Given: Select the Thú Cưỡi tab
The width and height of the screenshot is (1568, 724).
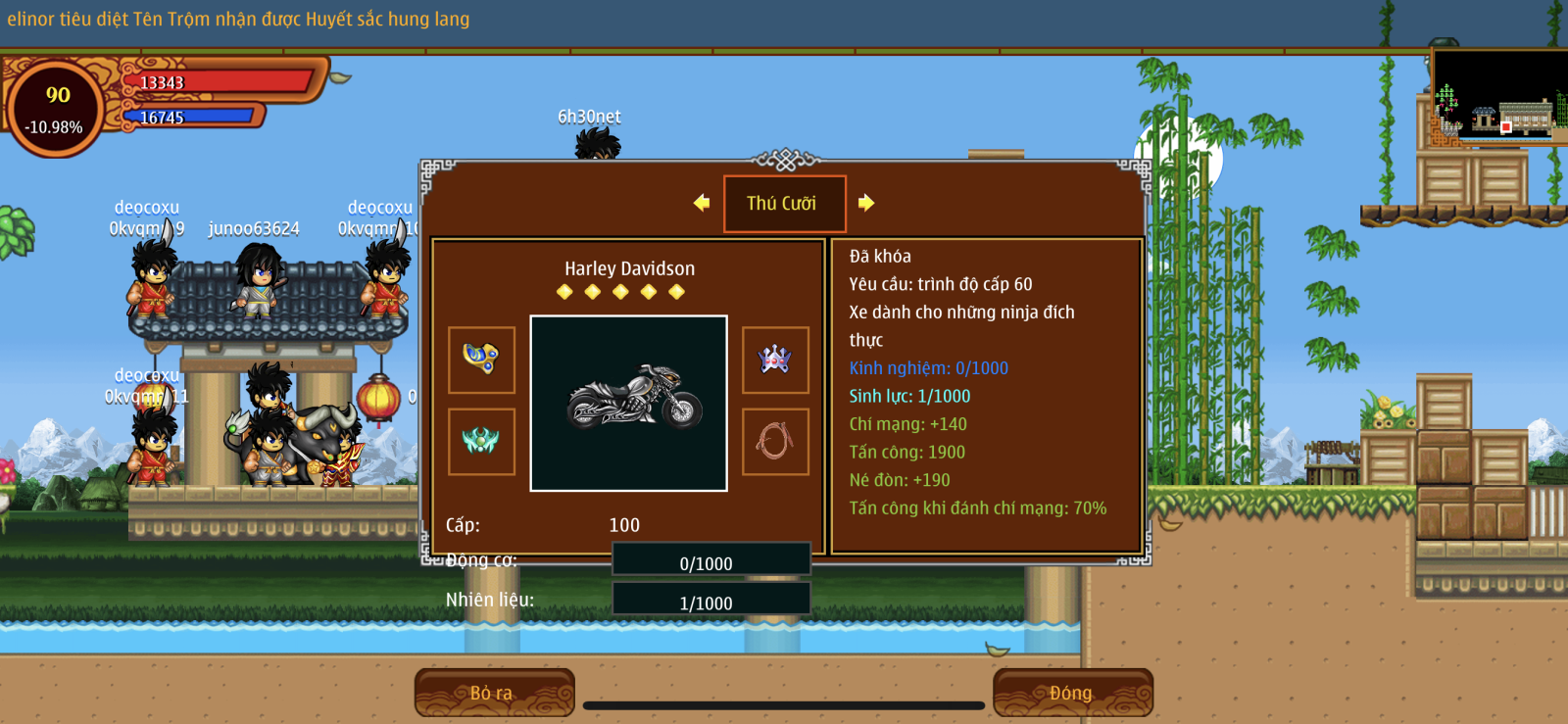Looking at the screenshot, I should tap(784, 204).
